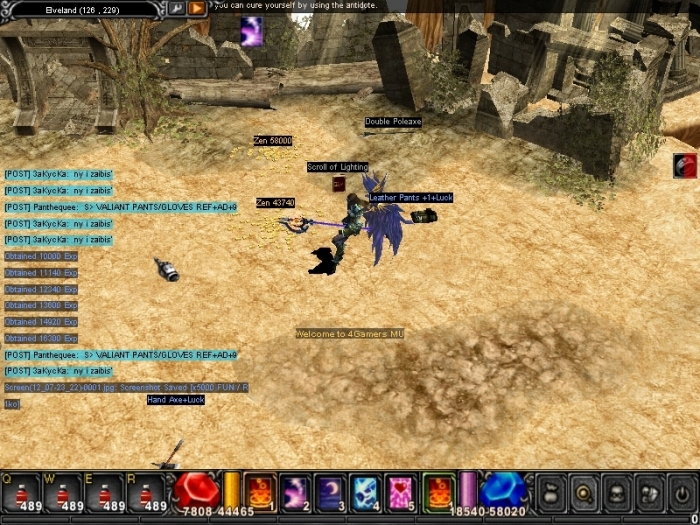
Task: Use the potion in the W slot
Action: tap(63, 493)
